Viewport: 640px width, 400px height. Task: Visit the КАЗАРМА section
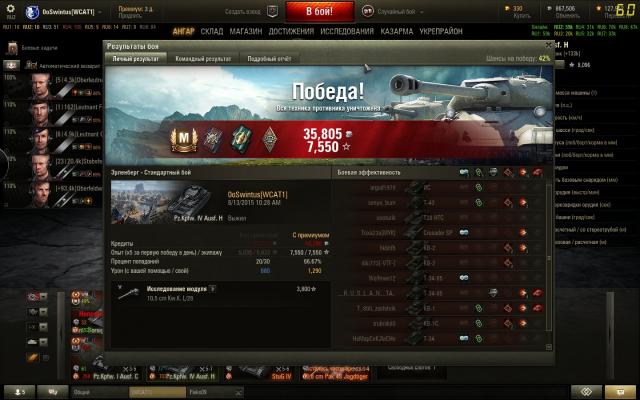(x=397, y=31)
